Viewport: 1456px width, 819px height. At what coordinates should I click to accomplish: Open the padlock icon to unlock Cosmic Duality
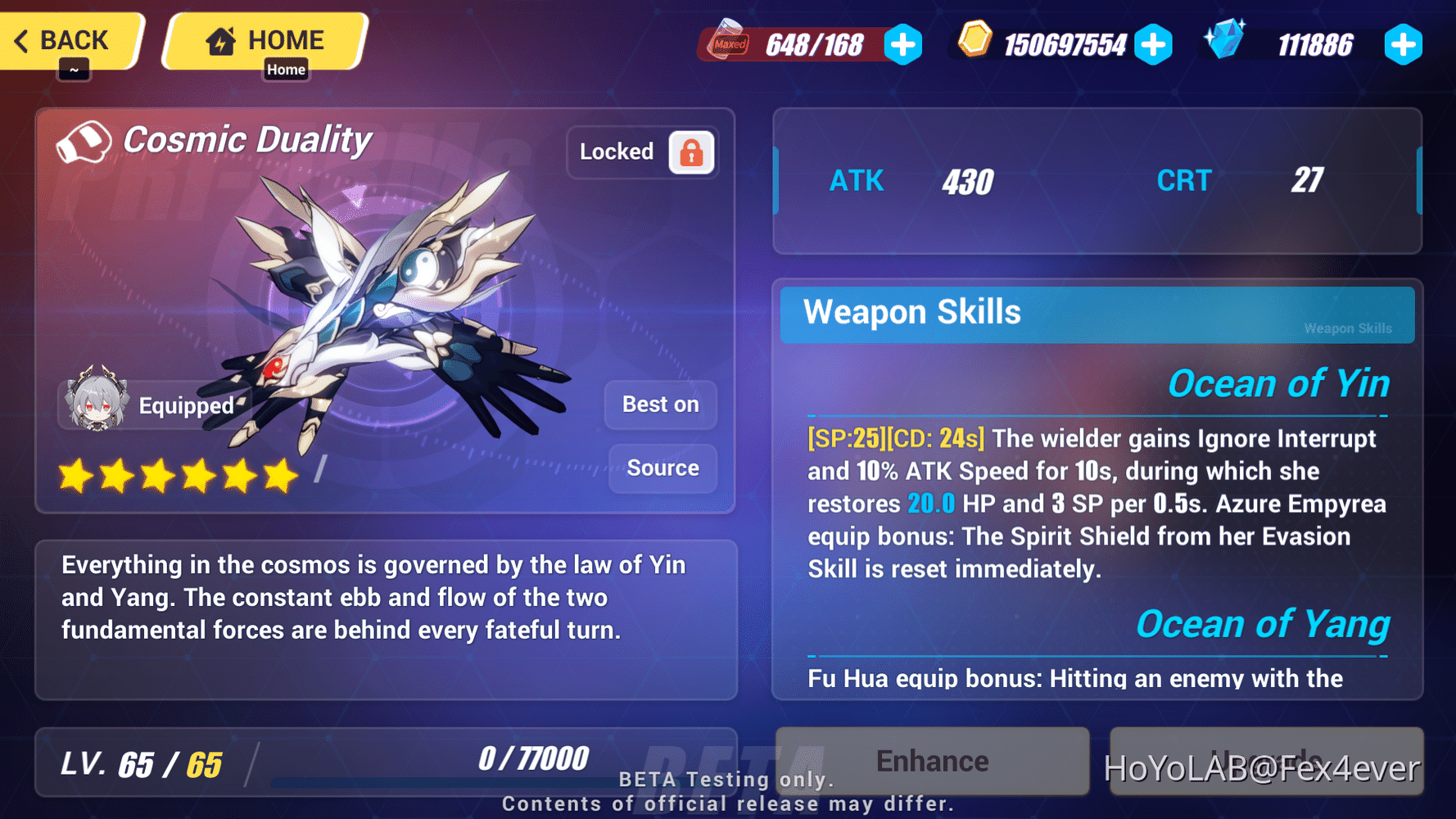(x=690, y=152)
